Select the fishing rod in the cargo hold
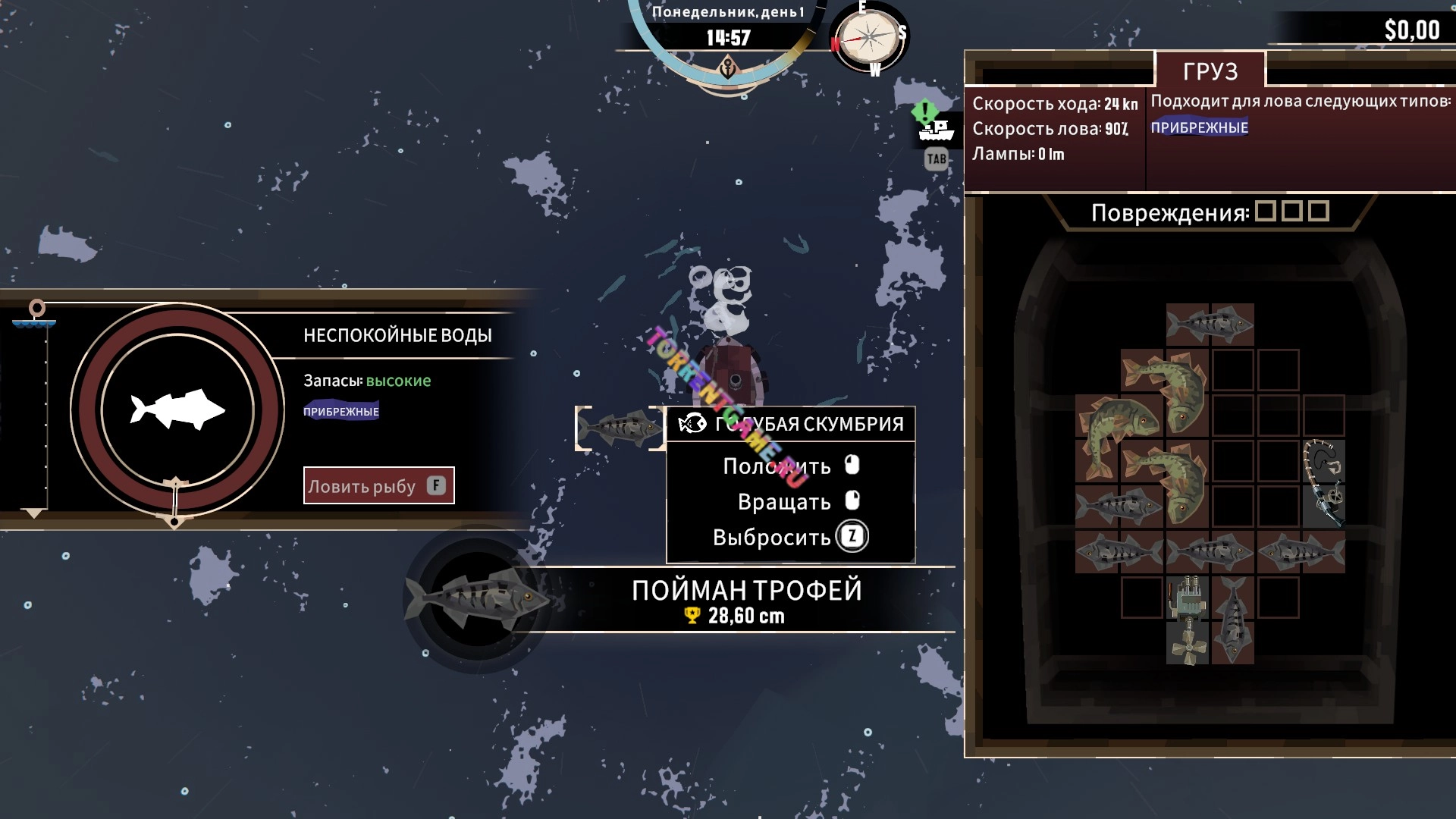The height and width of the screenshot is (819, 1456). tap(1323, 483)
